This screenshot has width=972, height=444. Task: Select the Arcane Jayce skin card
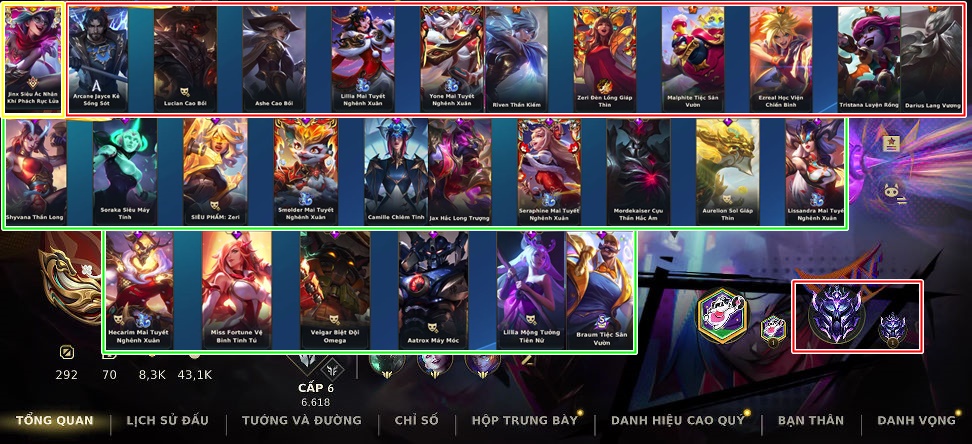97,60
